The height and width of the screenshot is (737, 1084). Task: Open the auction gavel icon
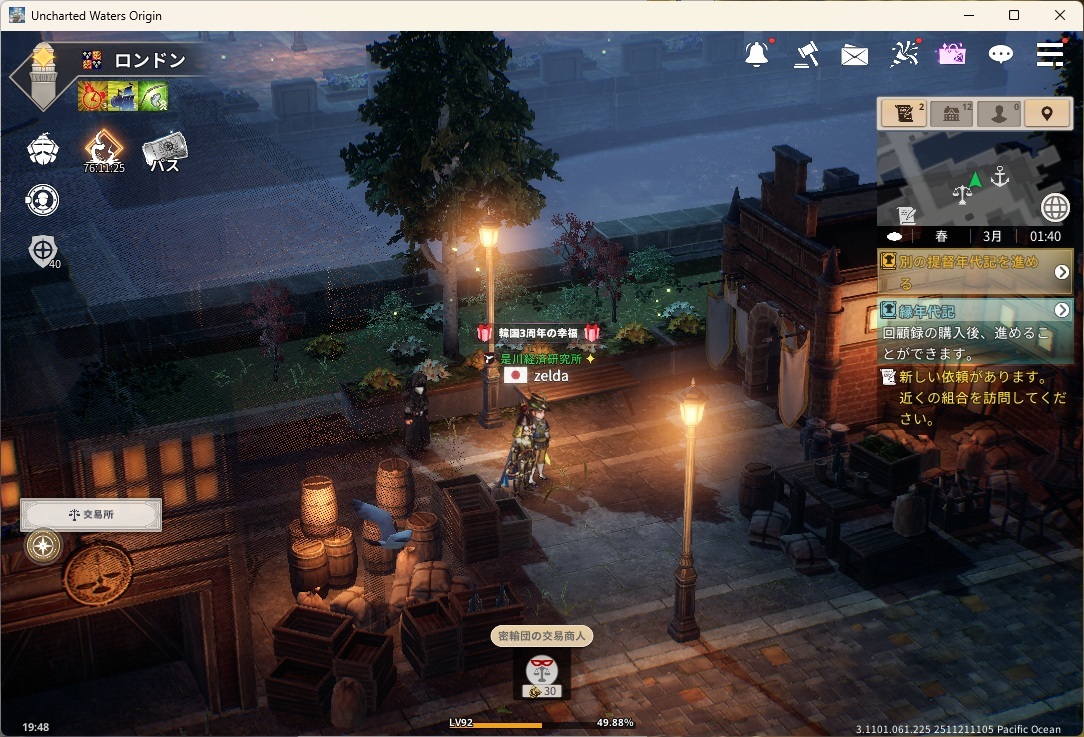coord(806,54)
